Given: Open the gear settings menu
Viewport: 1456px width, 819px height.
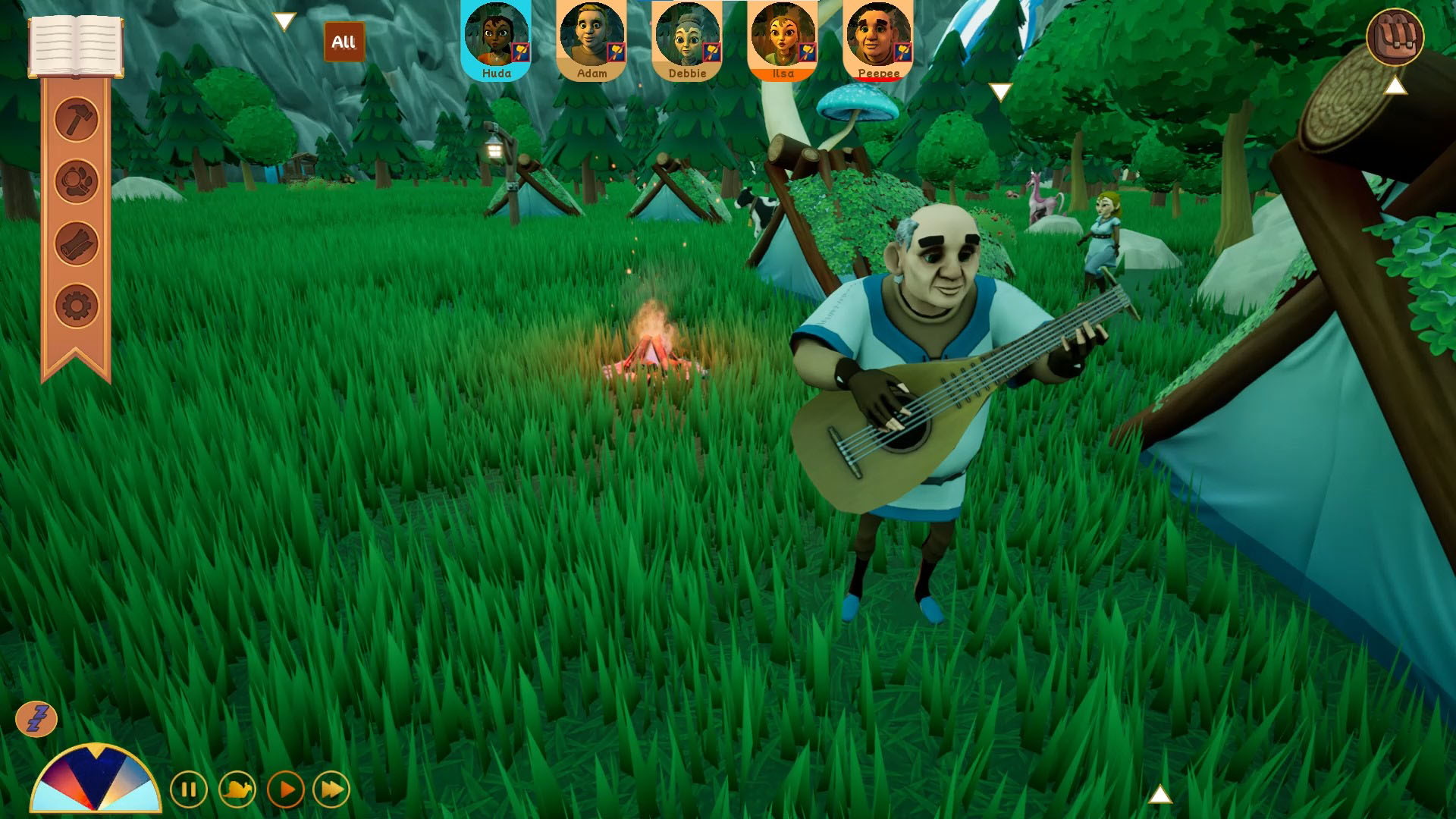Looking at the screenshot, I should pos(77,306).
